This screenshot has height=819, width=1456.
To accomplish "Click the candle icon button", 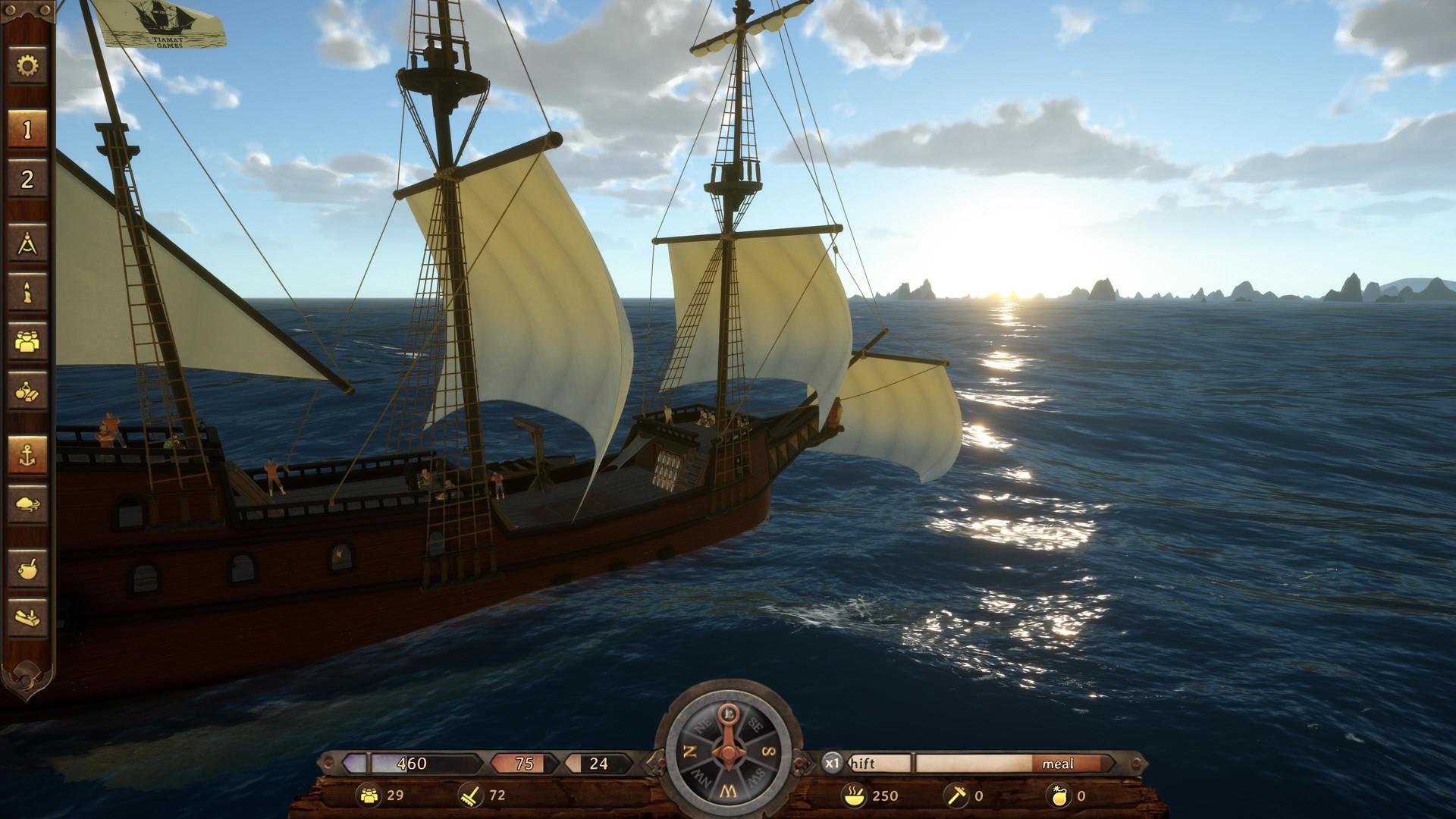I will pos(27,293).
